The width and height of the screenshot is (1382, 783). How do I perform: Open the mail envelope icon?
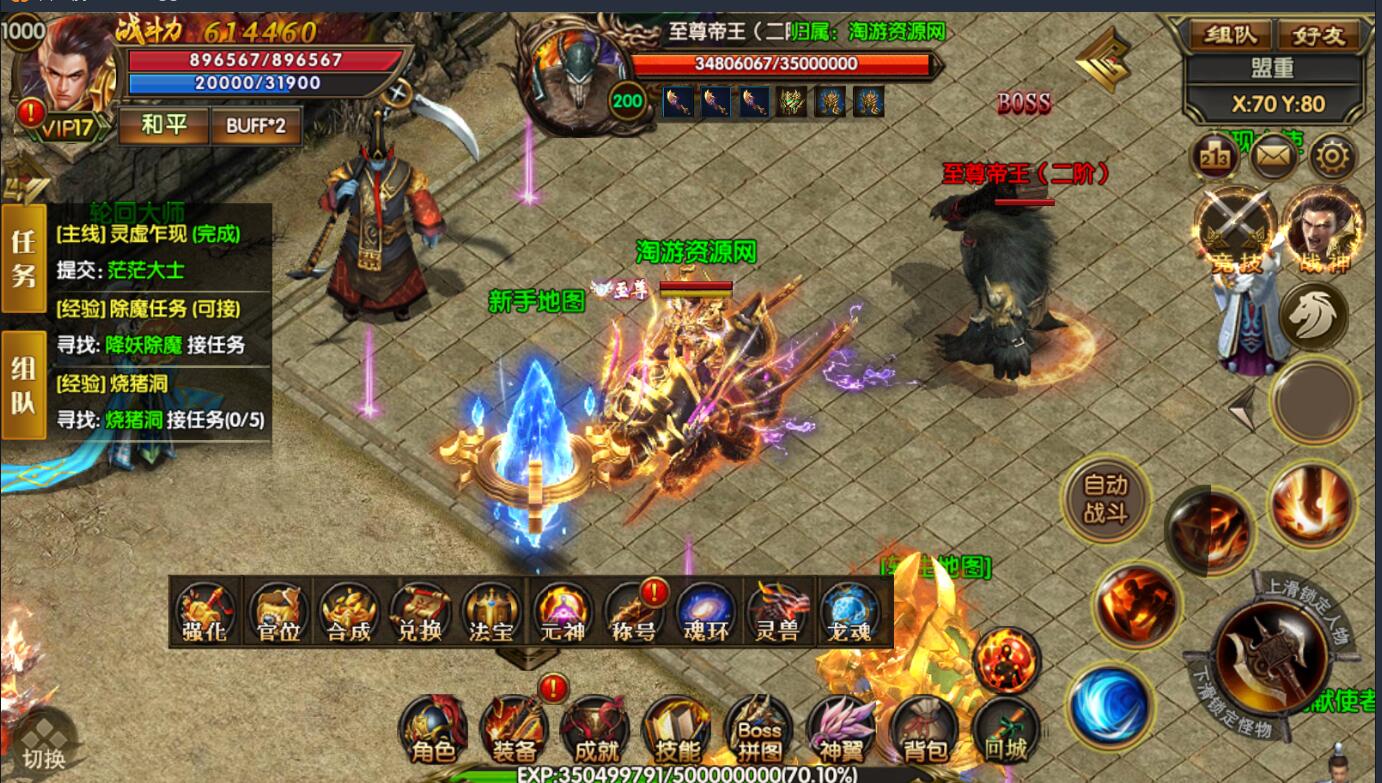click(x=1274, y=156)
